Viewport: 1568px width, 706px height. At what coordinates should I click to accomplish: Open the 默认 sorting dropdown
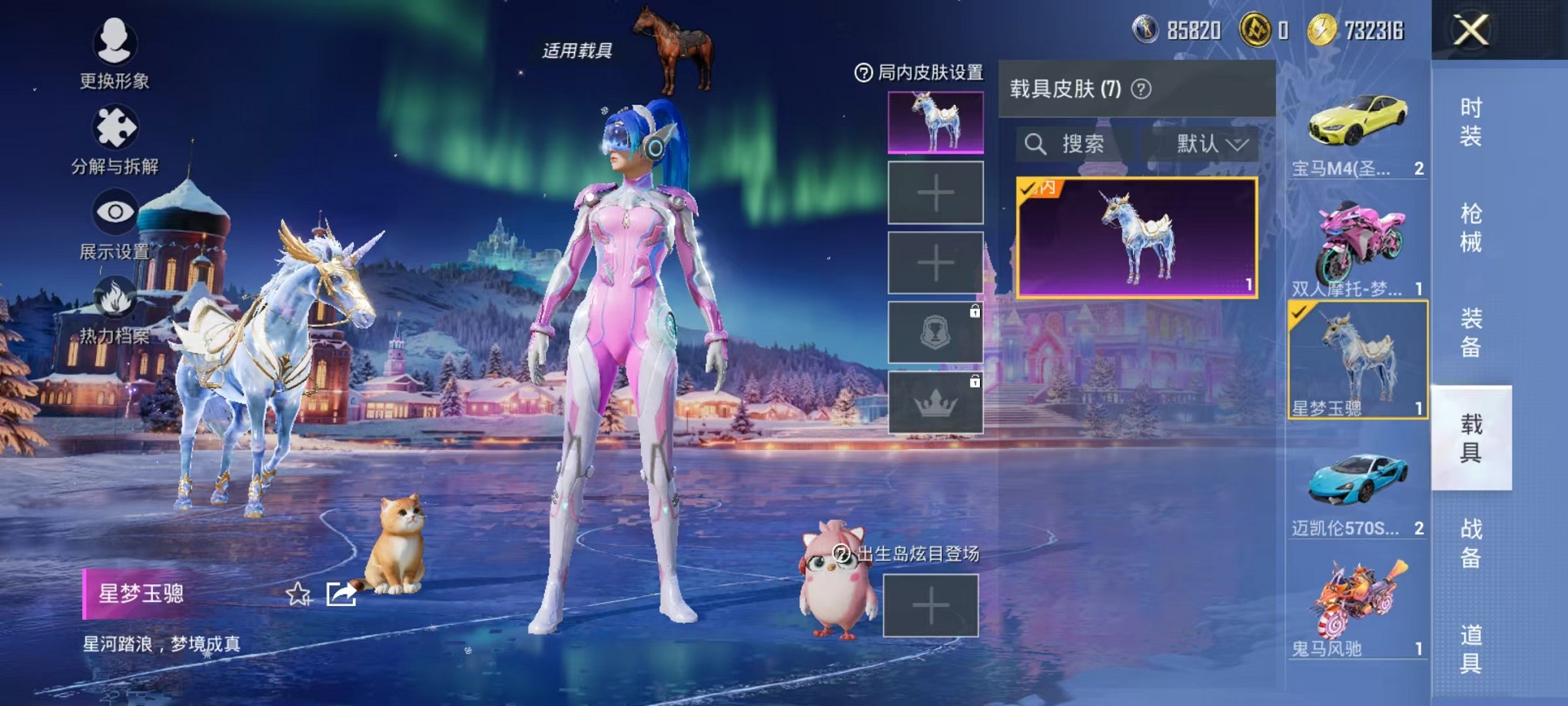coord(1205,145)
